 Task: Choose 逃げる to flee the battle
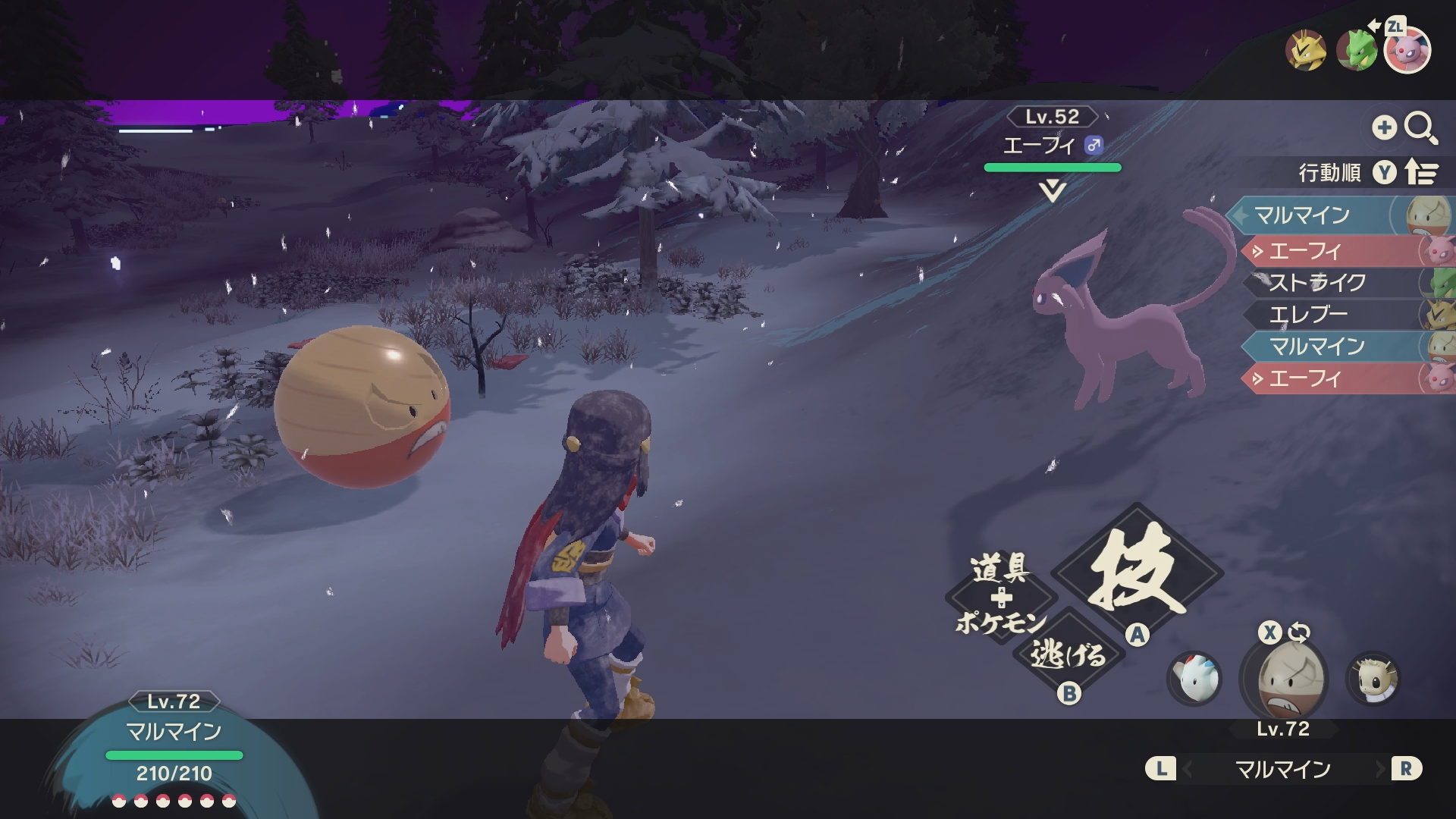pyautogui.click(x=1068, y=654)
